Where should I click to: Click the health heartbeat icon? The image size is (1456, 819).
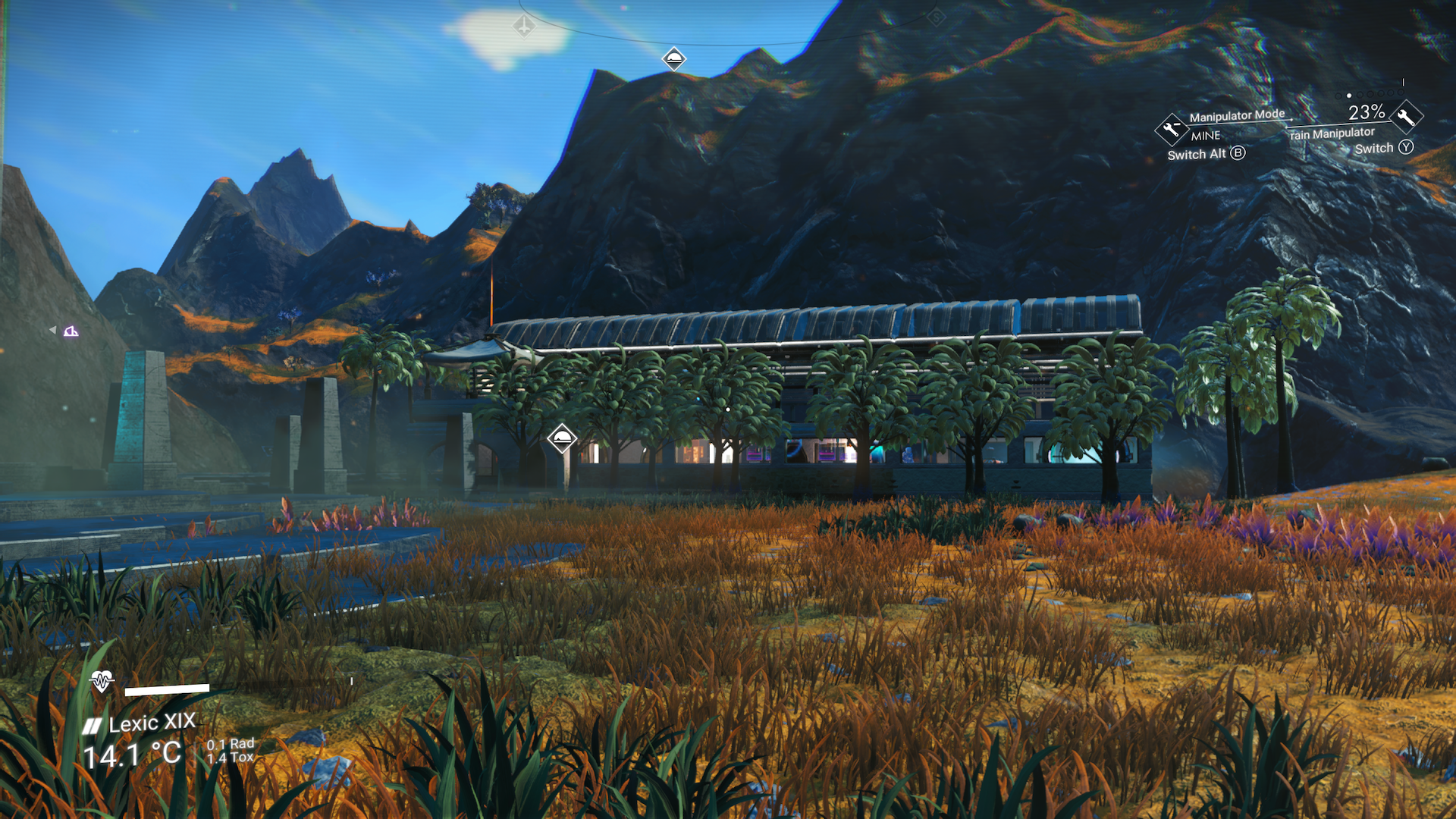(99, 682)
